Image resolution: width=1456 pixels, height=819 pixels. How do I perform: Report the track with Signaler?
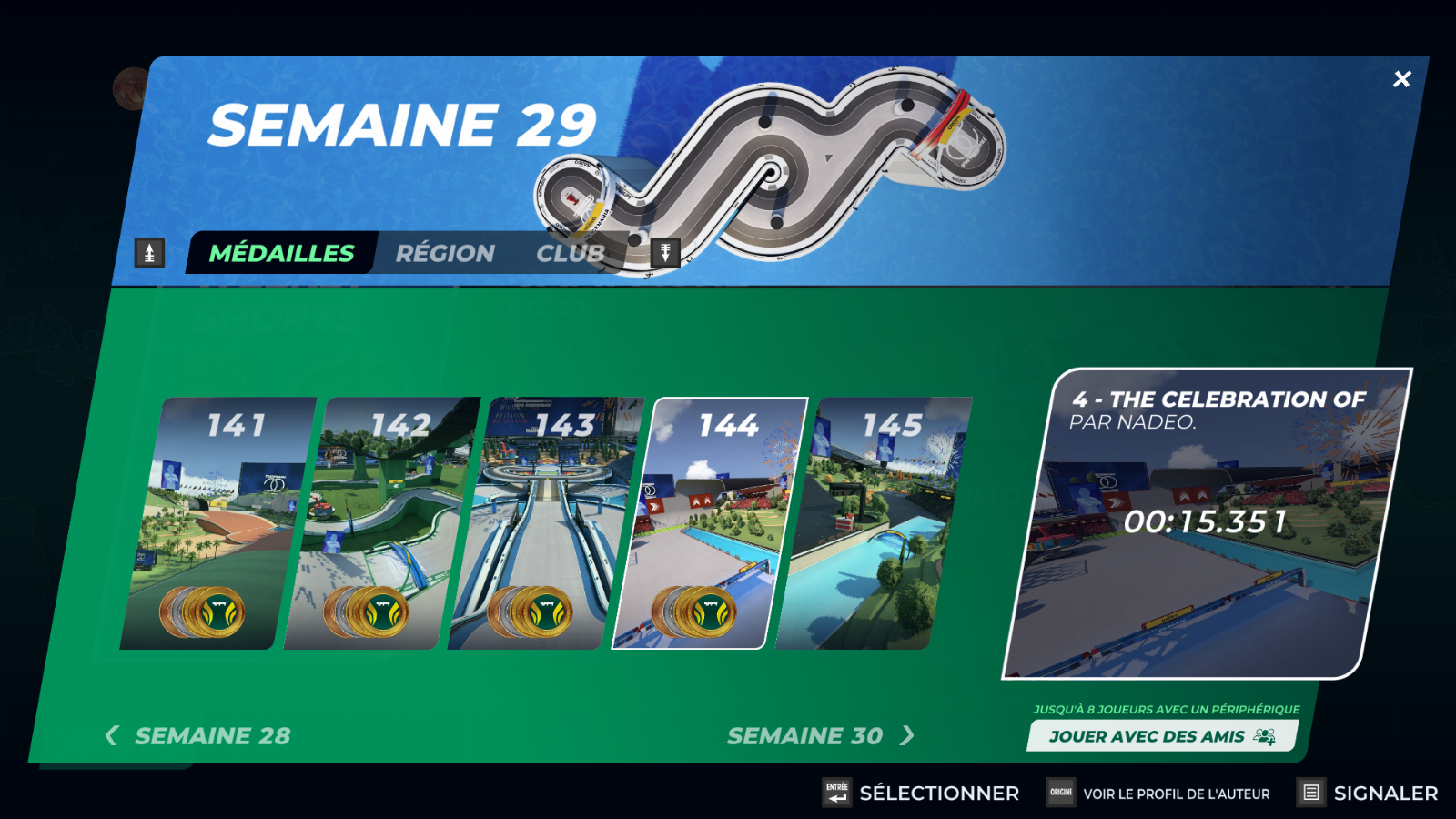coord(1368,793)
